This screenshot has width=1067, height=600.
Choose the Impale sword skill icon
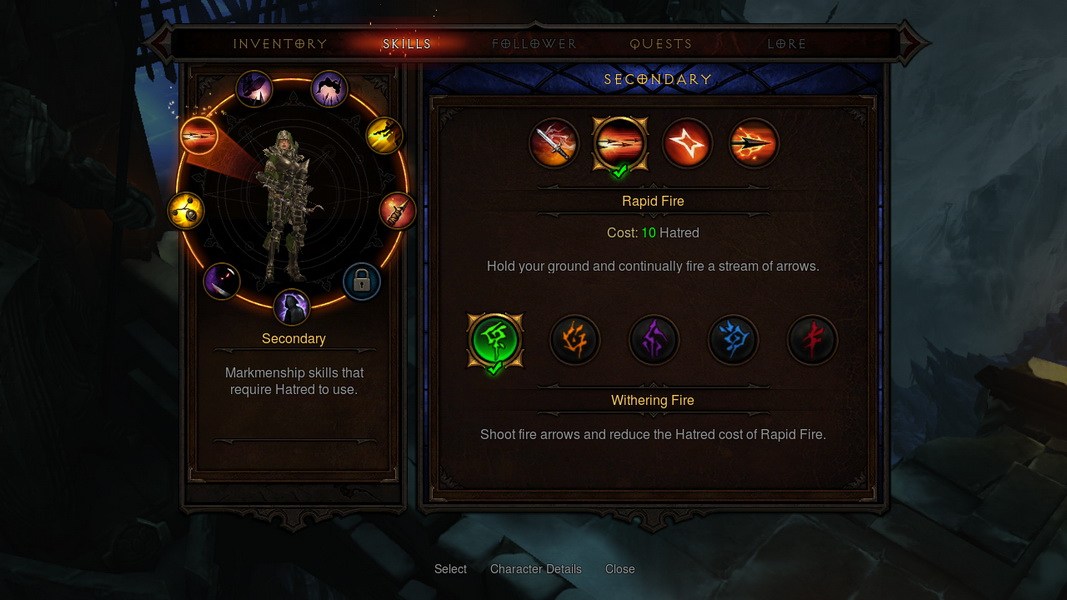[554, 143]
